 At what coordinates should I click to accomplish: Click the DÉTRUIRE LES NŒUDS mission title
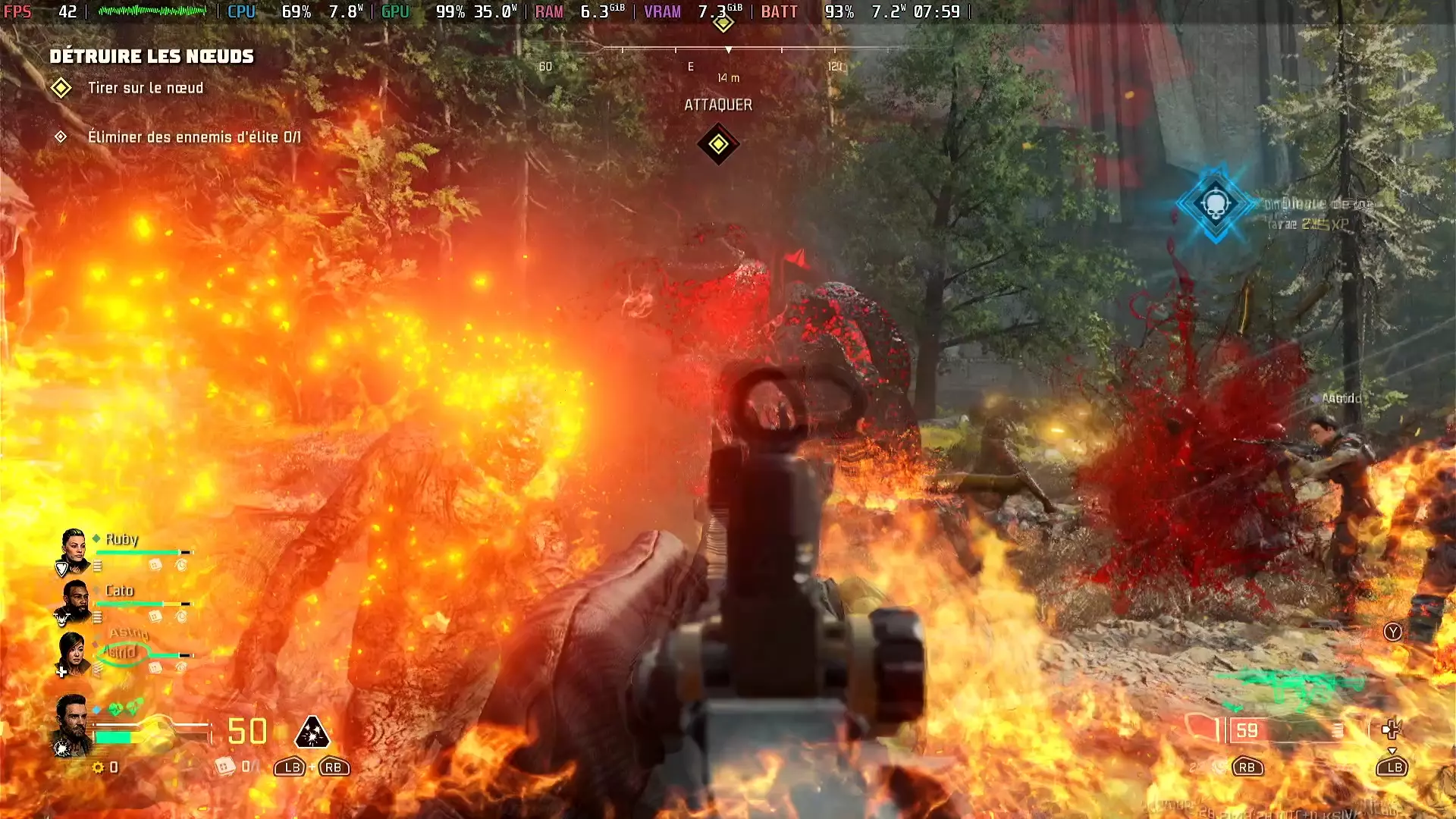point(152,56)
